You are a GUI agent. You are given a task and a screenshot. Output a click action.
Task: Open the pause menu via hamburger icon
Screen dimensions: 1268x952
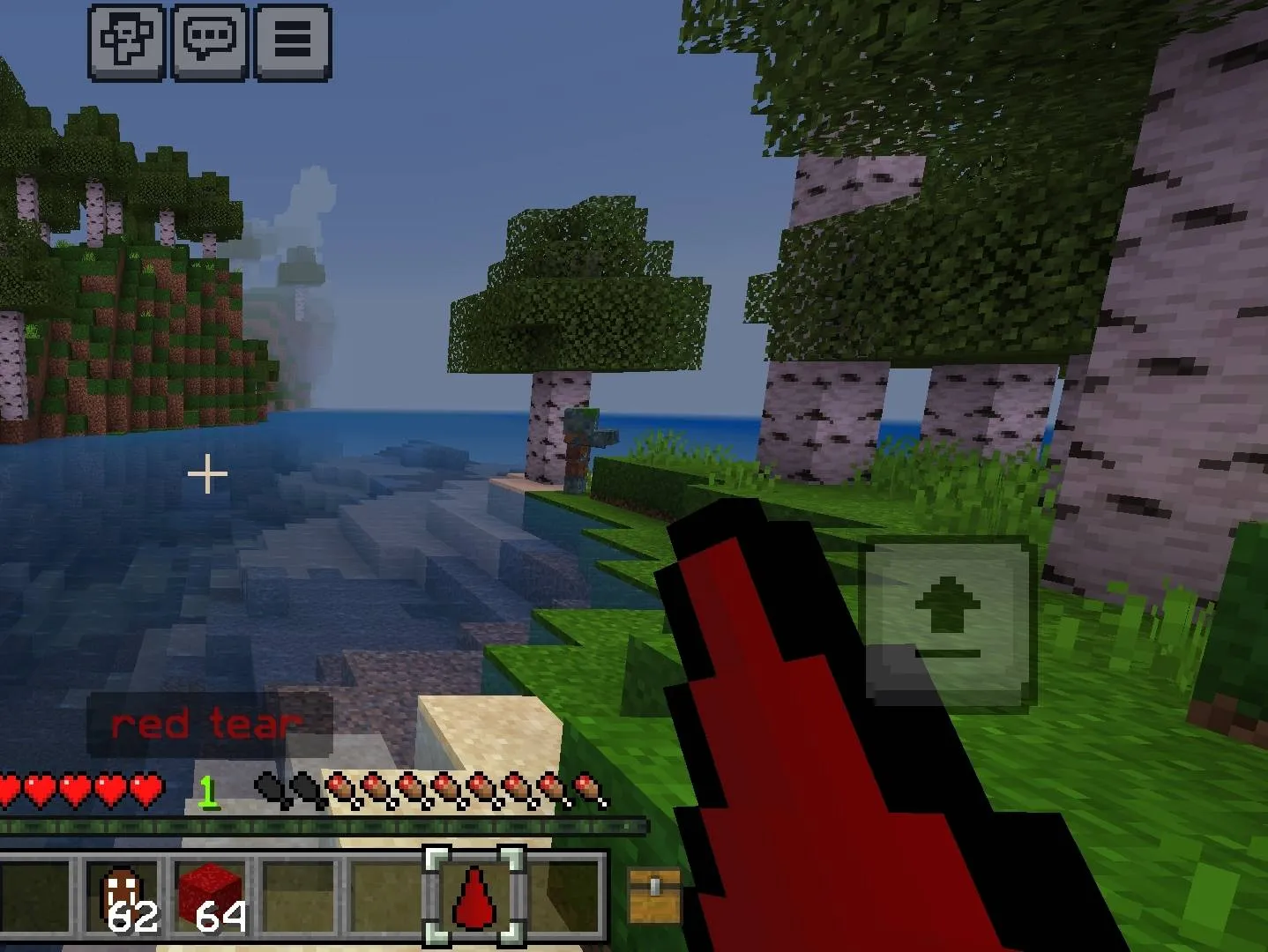(x=295, y=41)
